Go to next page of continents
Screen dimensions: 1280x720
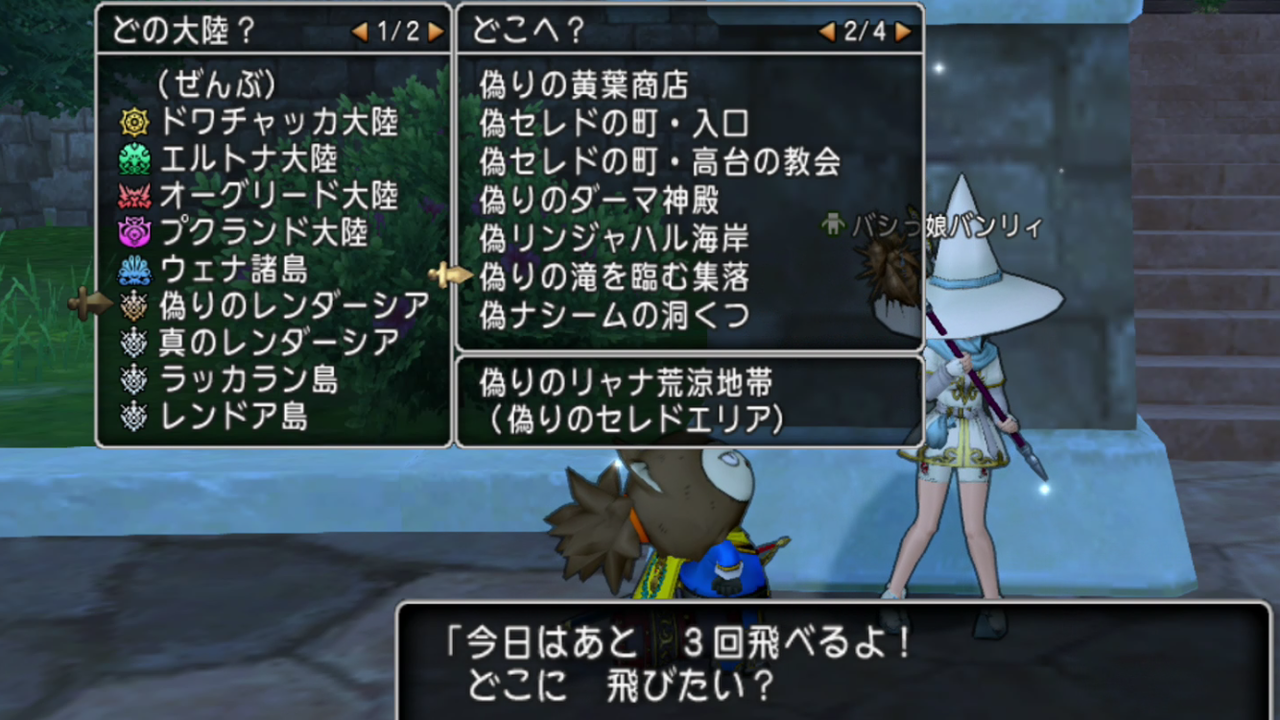pos(437,32)
